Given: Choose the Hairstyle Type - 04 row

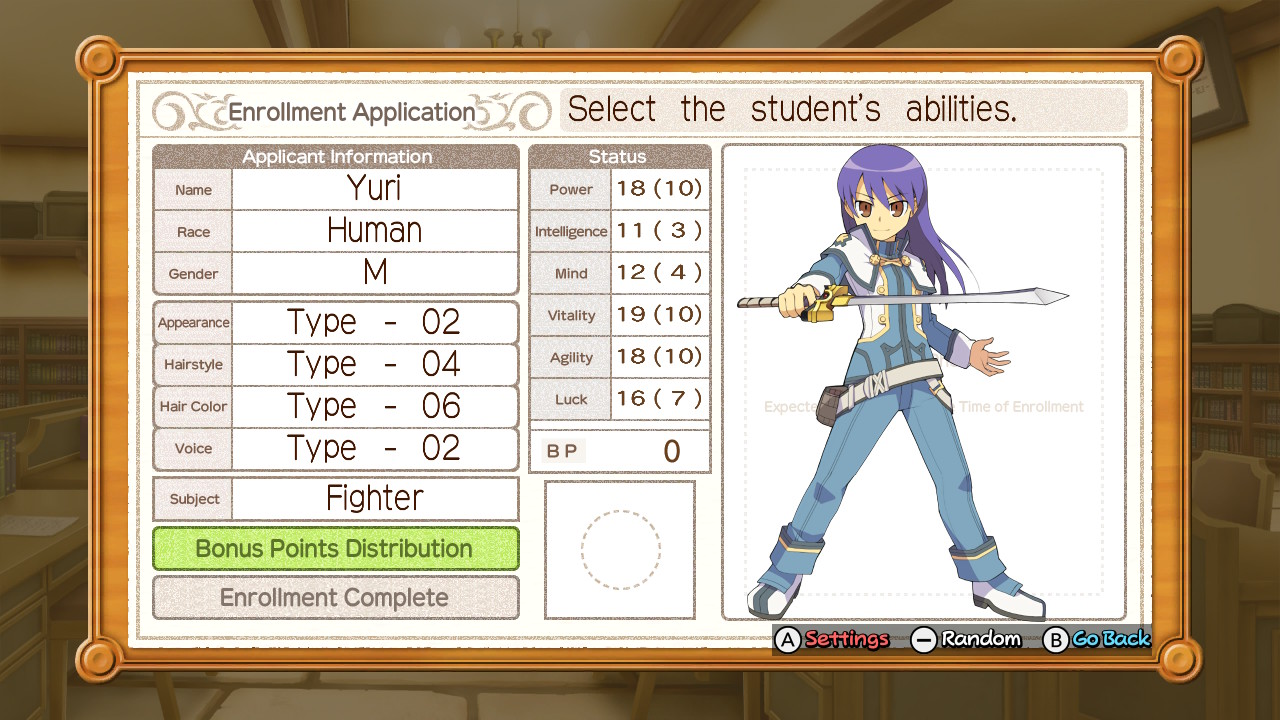Looking at the screenshot, I should coord(374,364).
